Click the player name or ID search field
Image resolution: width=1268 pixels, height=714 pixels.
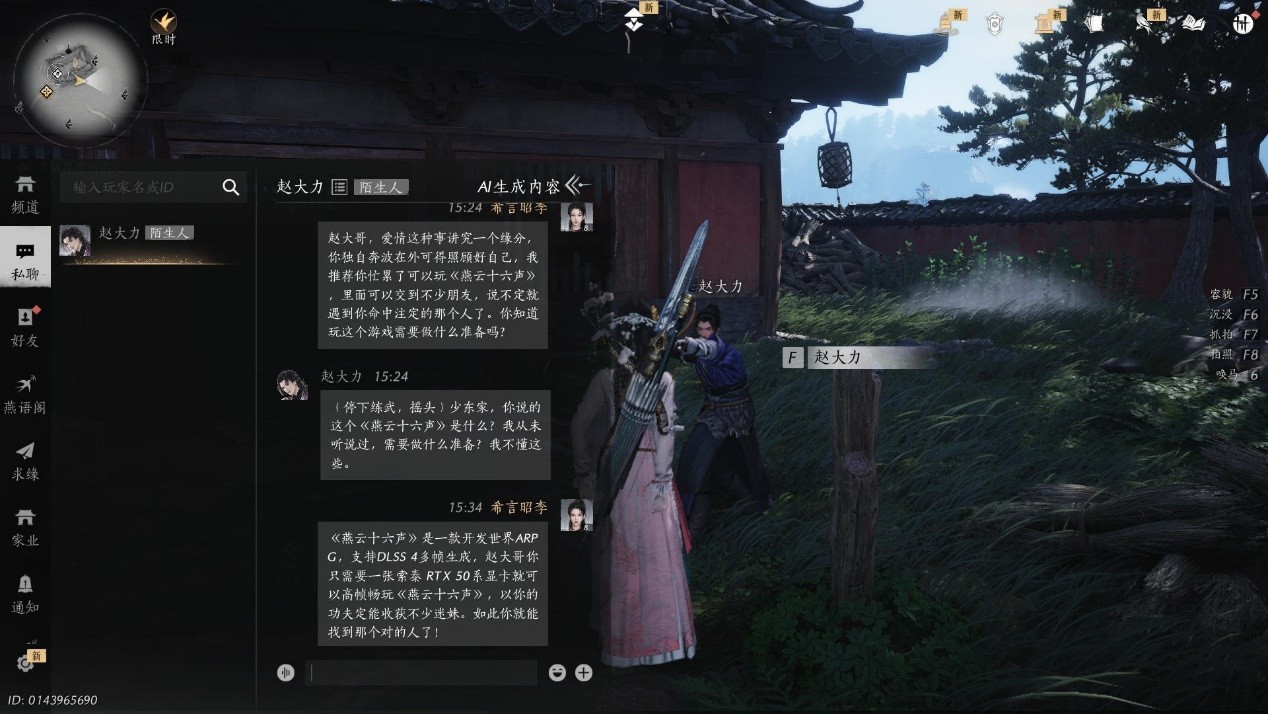pos(140,187)
